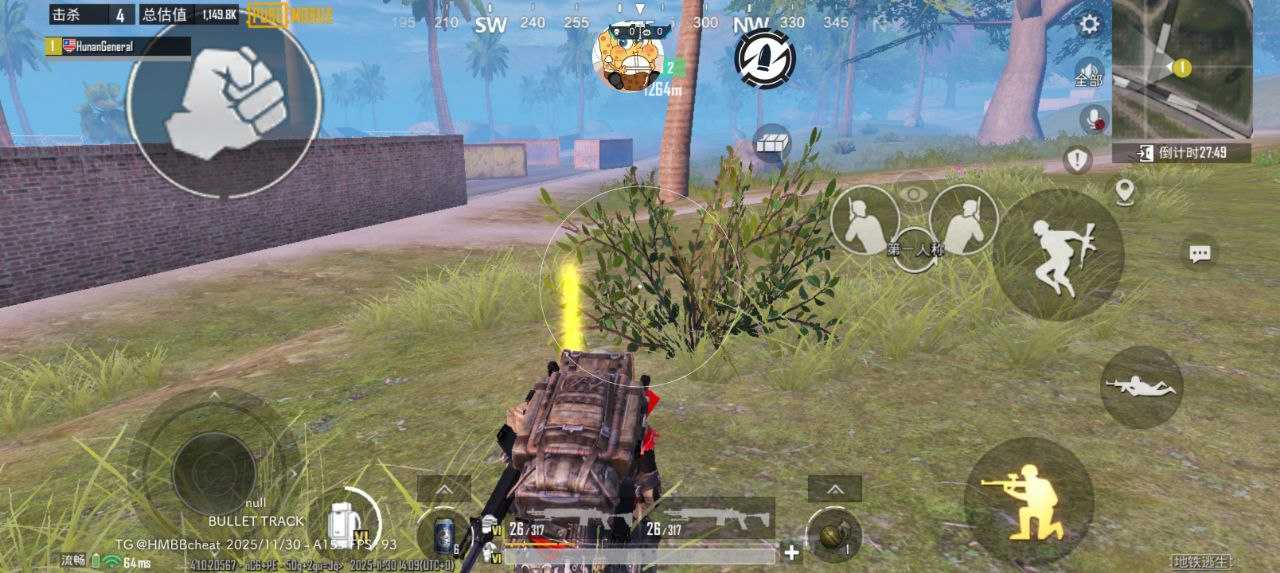Viewport: 1280px width, 573px height.
Task: Tap the exclamation shield report icon
Action: [1077, 159]
